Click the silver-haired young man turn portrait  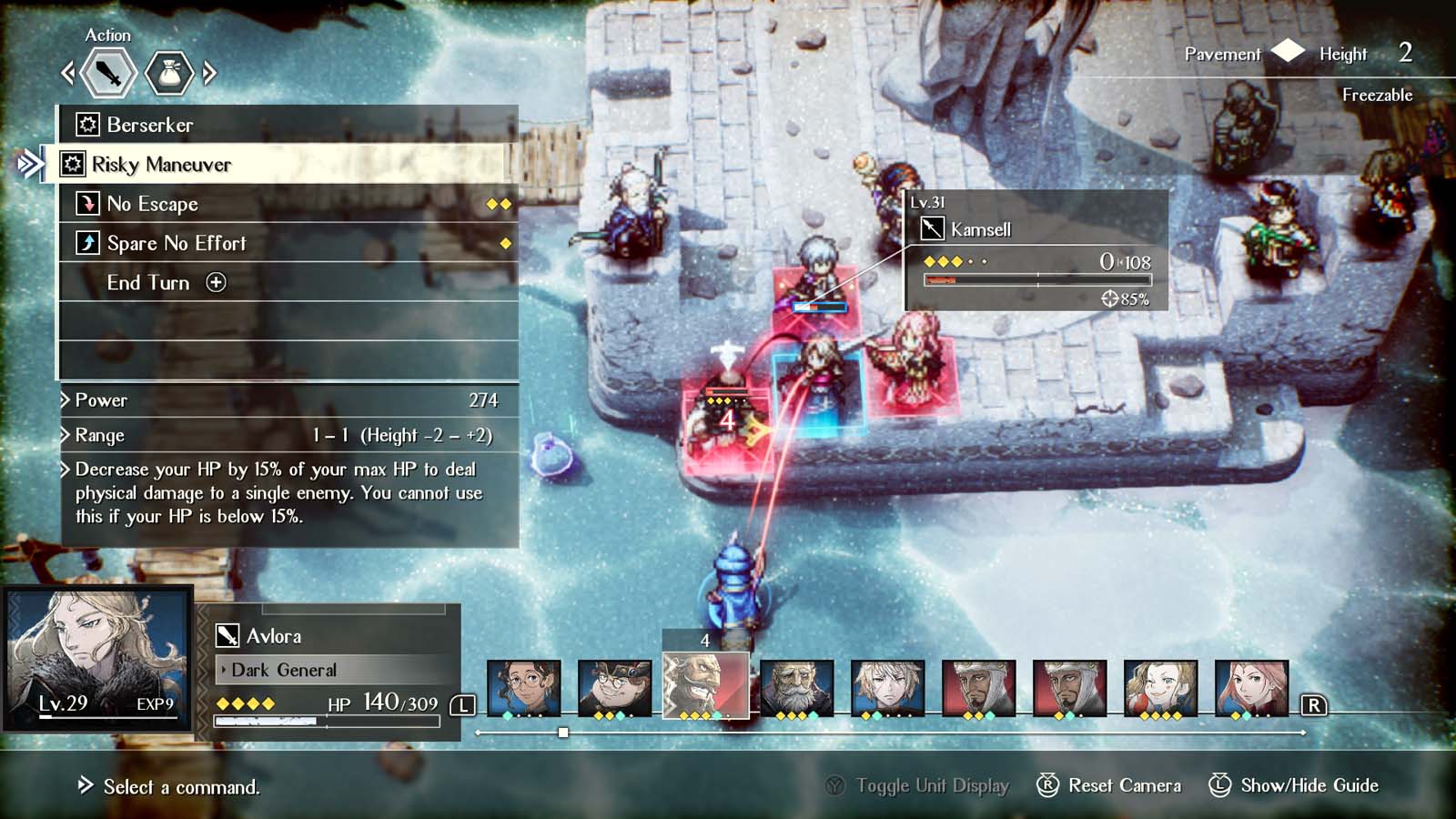pos(887,687)
